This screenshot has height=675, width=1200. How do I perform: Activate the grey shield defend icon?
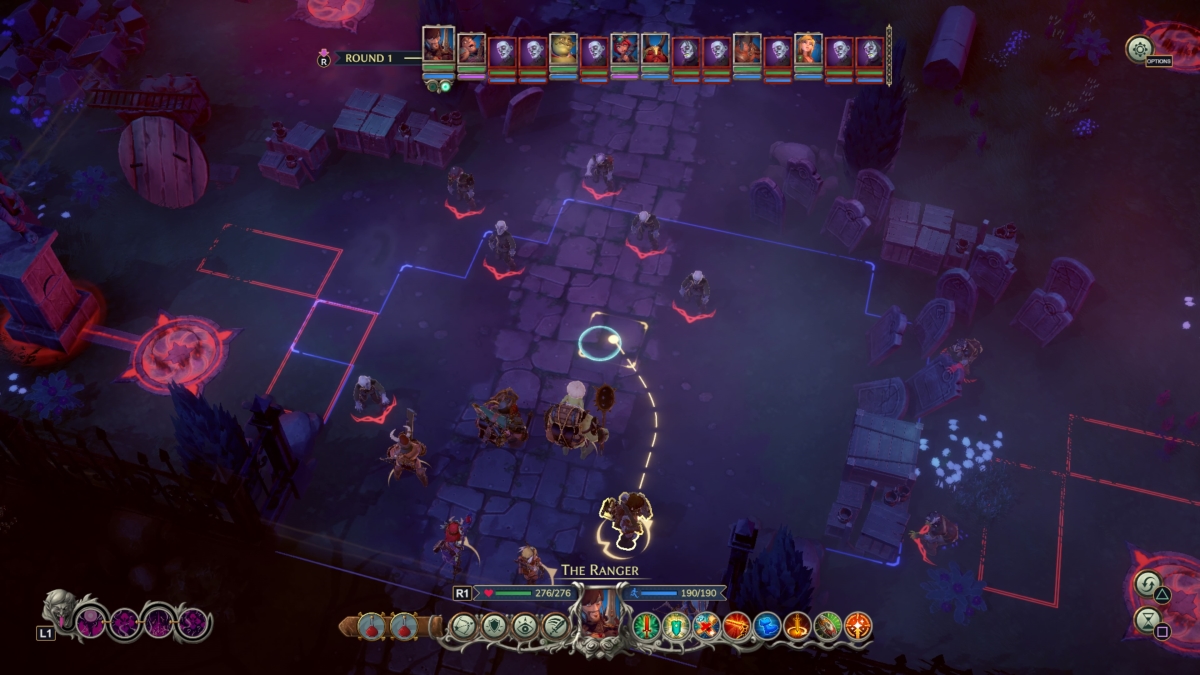[x=494, y=626]
